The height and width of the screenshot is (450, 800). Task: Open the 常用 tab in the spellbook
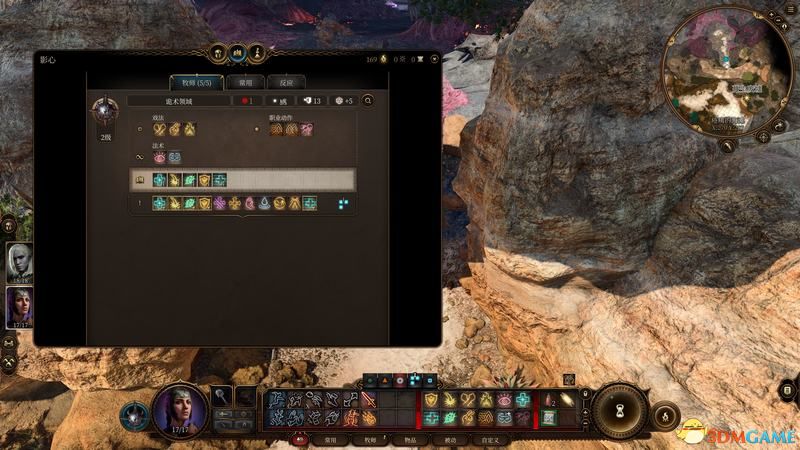click(245, 82)
